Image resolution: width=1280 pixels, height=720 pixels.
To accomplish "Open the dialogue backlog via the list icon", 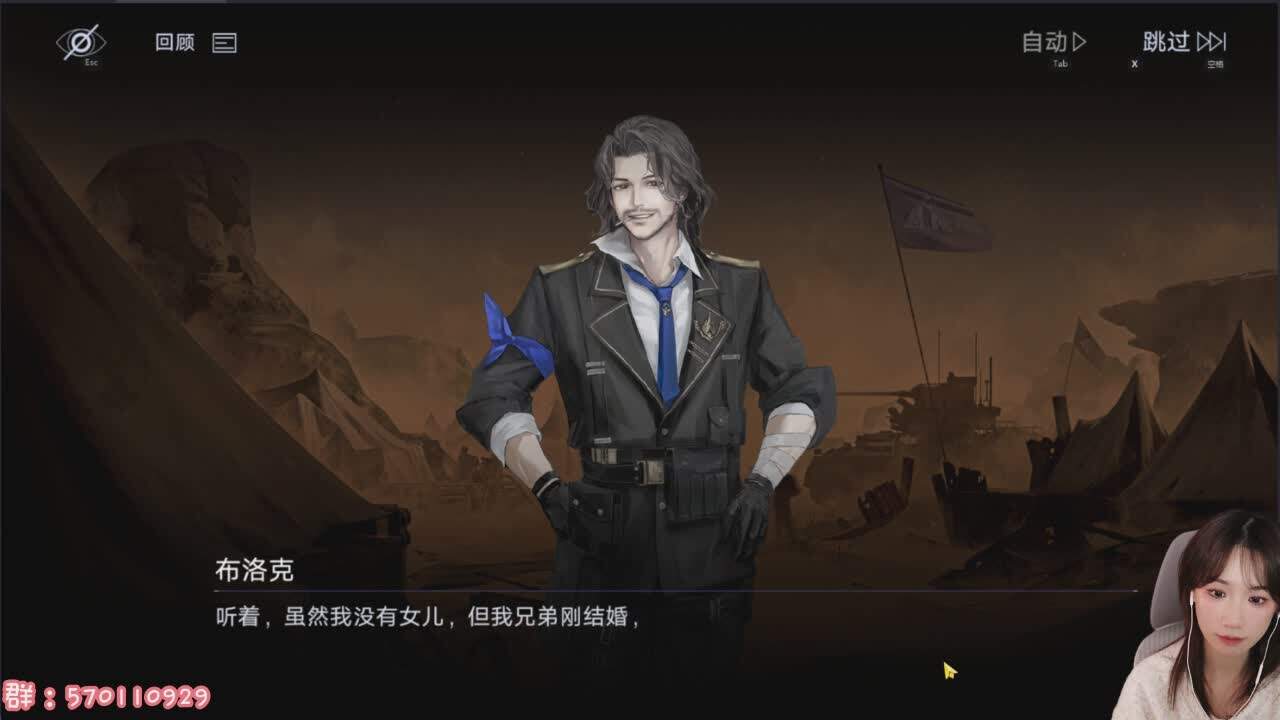I will (x=226, y=44).
